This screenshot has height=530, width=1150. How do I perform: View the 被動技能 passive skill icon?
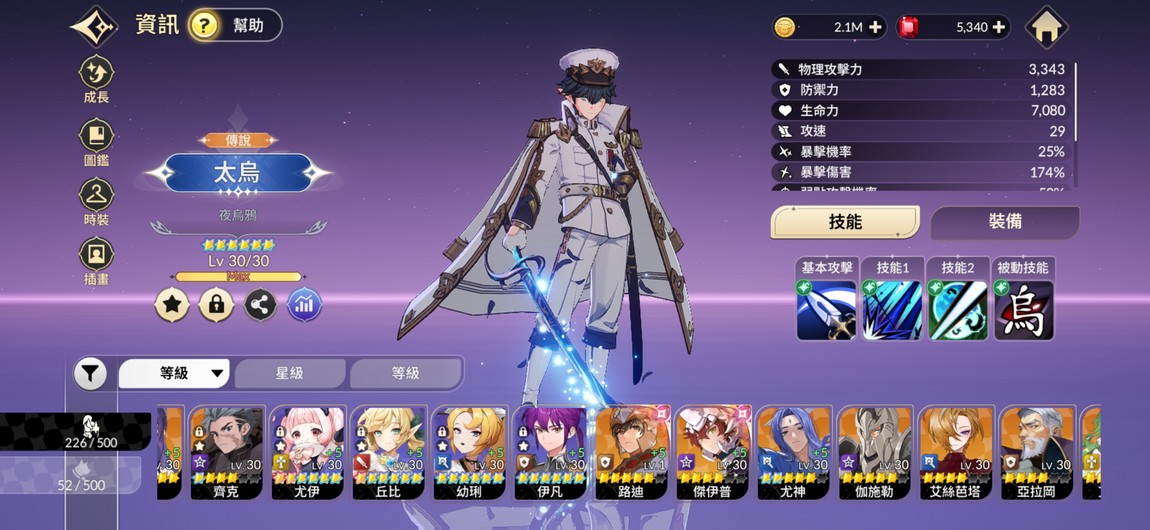(x=1023, y=309)
